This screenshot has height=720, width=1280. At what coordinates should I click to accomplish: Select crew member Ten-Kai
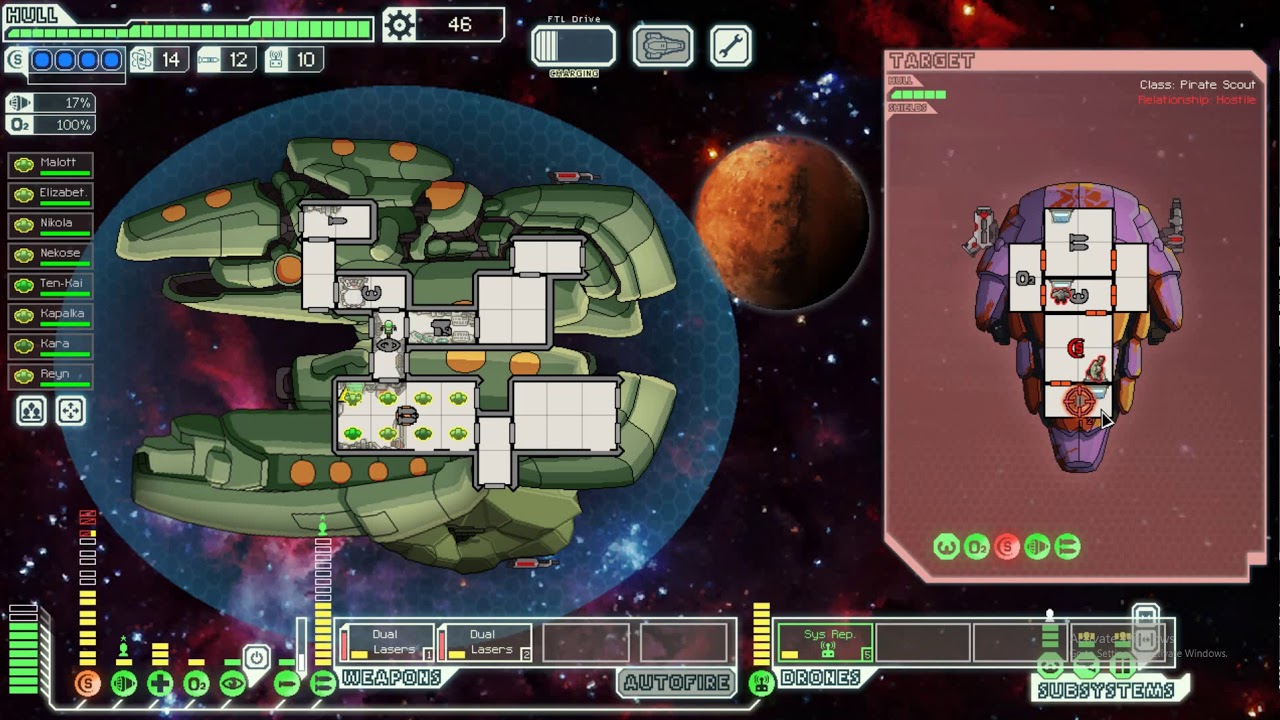(x=51, y=284)
